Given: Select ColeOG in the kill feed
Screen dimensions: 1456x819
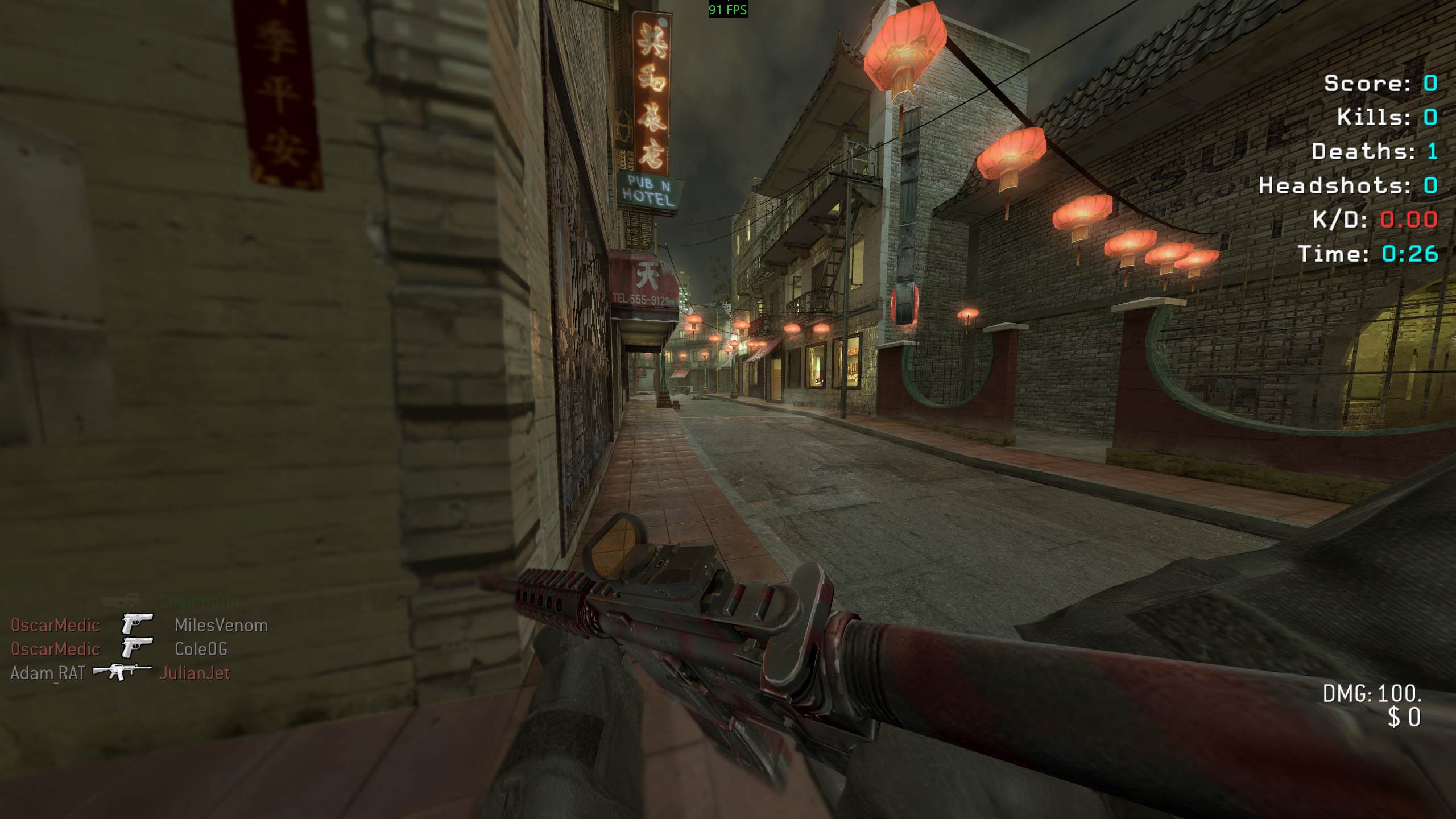Looking at the screenshot, I should [x=201, y=649].
